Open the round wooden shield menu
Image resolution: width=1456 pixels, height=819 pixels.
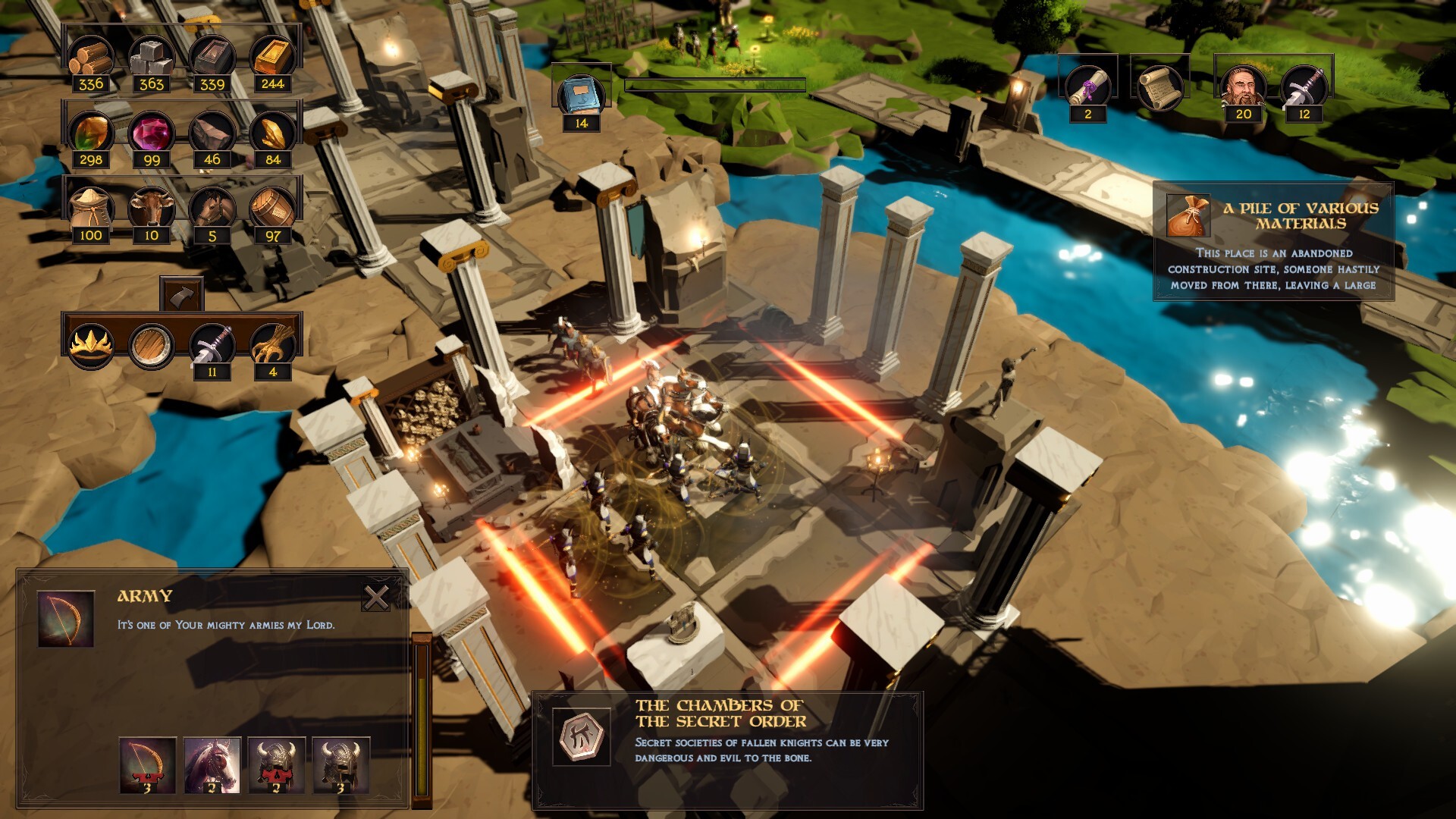pos(152,345)
